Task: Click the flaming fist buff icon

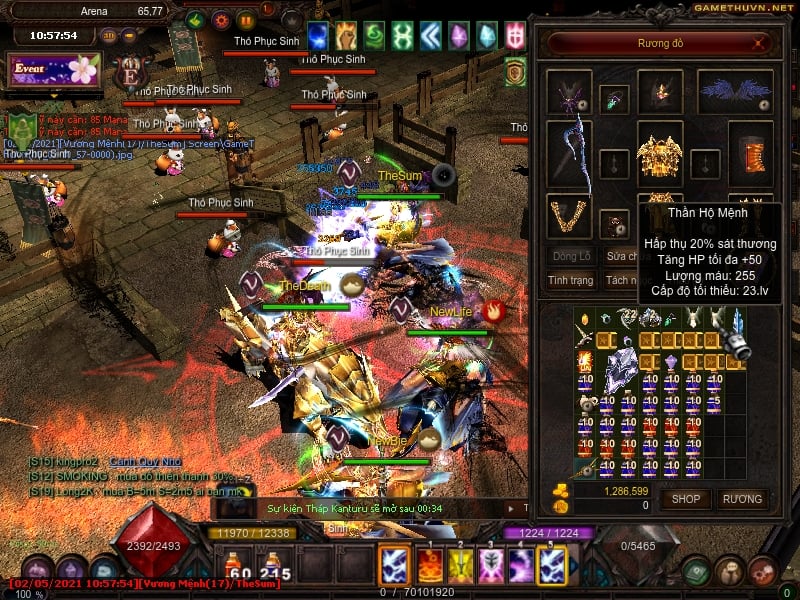Action: click(x=346, y=37)
